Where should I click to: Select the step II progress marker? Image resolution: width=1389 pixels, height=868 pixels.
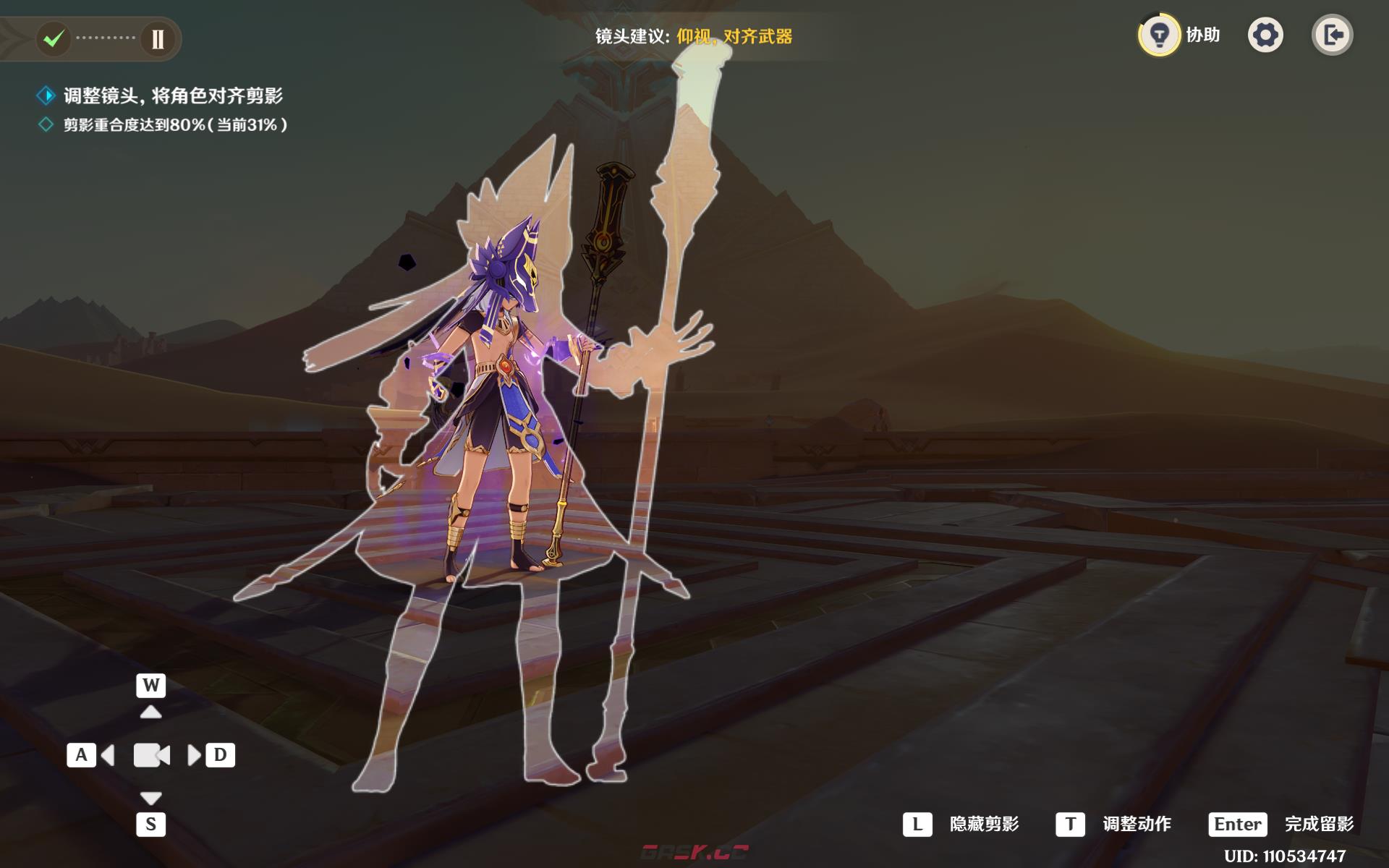(x=158, y=38)
